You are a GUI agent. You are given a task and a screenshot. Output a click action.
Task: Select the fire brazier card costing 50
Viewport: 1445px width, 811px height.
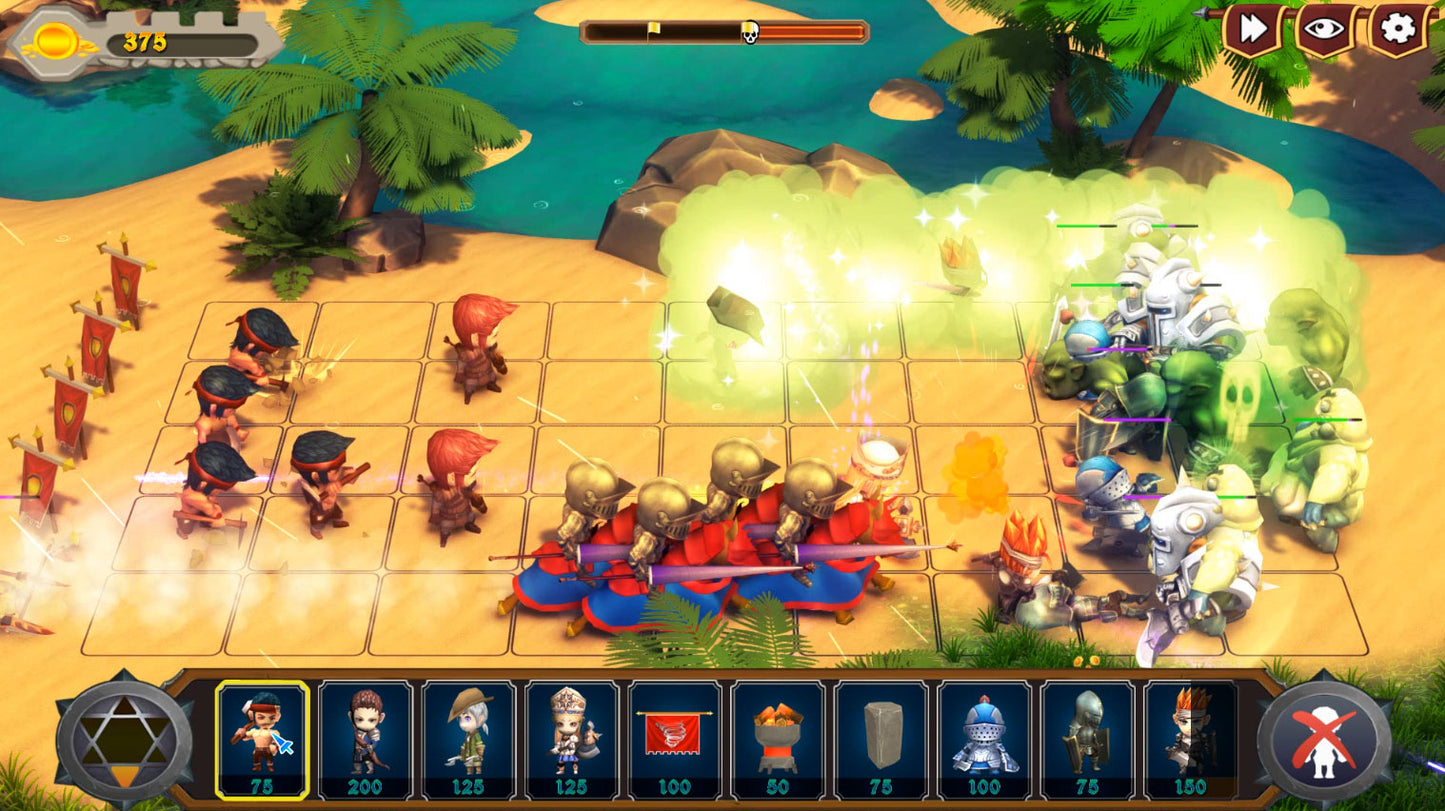778,738
